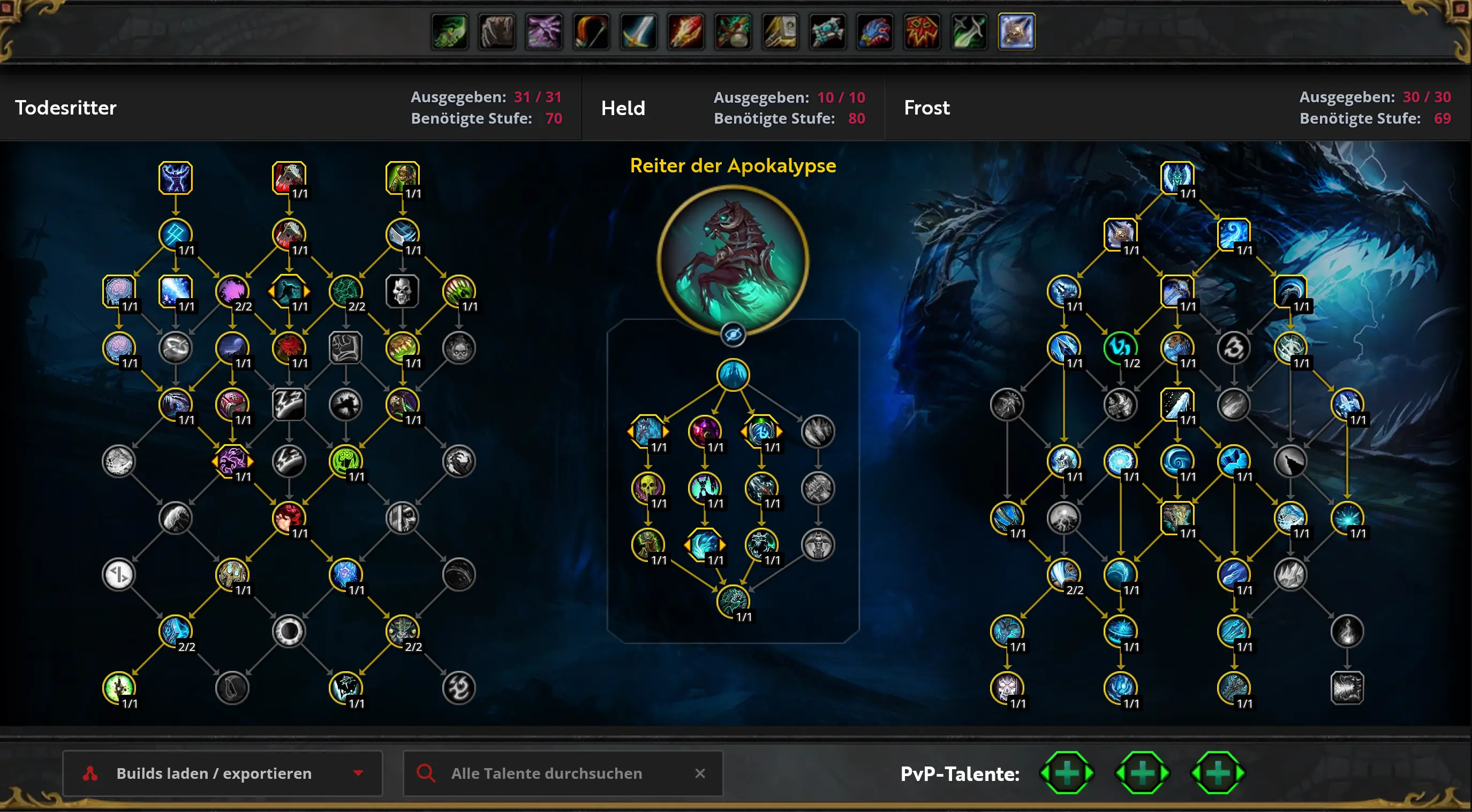1472x812 pixels.
Task: Select the red fiery crystal mage class icon
Action: [686, 32]
